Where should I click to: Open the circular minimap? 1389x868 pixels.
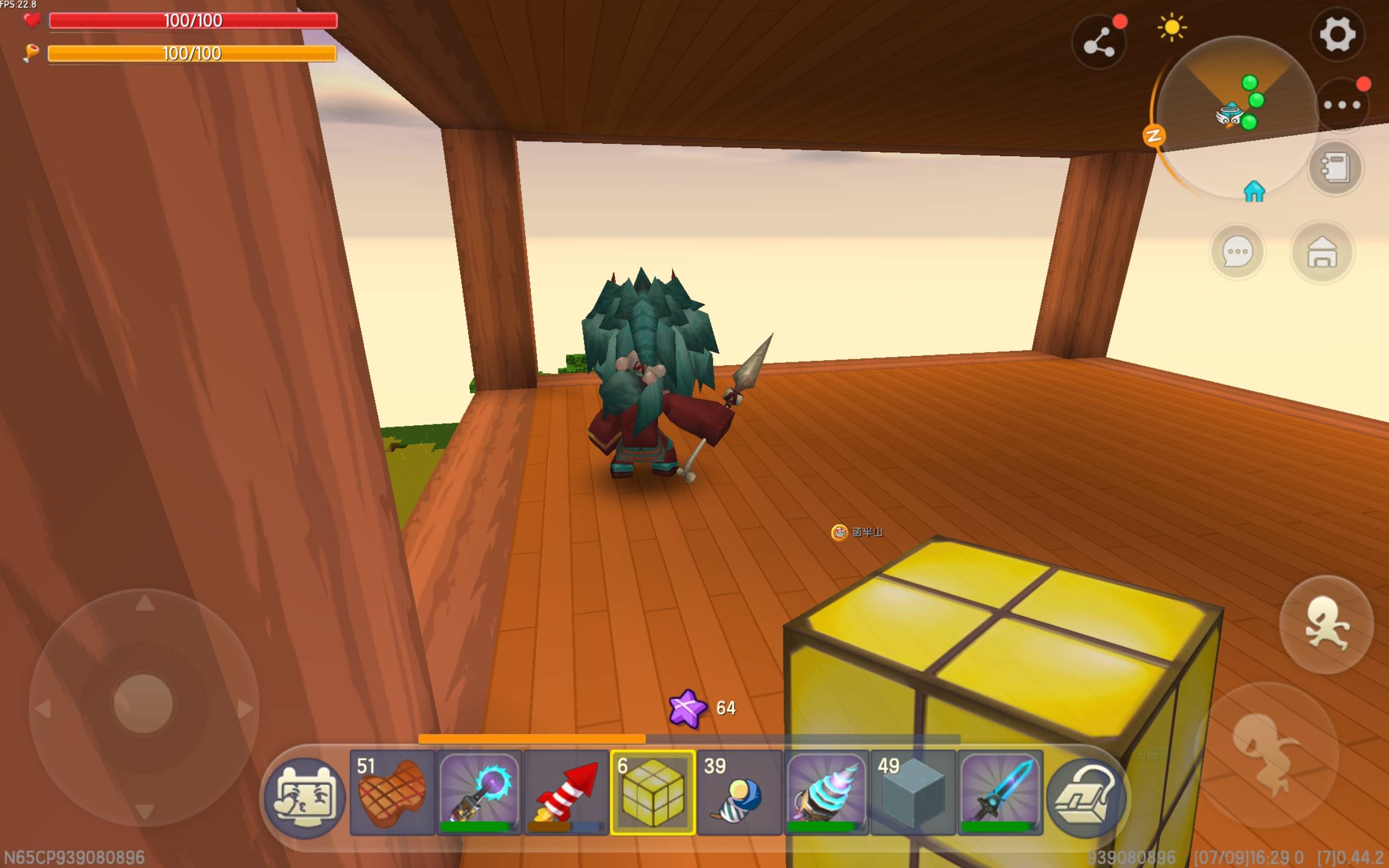pyautogui.click(x=1237, y=115)
